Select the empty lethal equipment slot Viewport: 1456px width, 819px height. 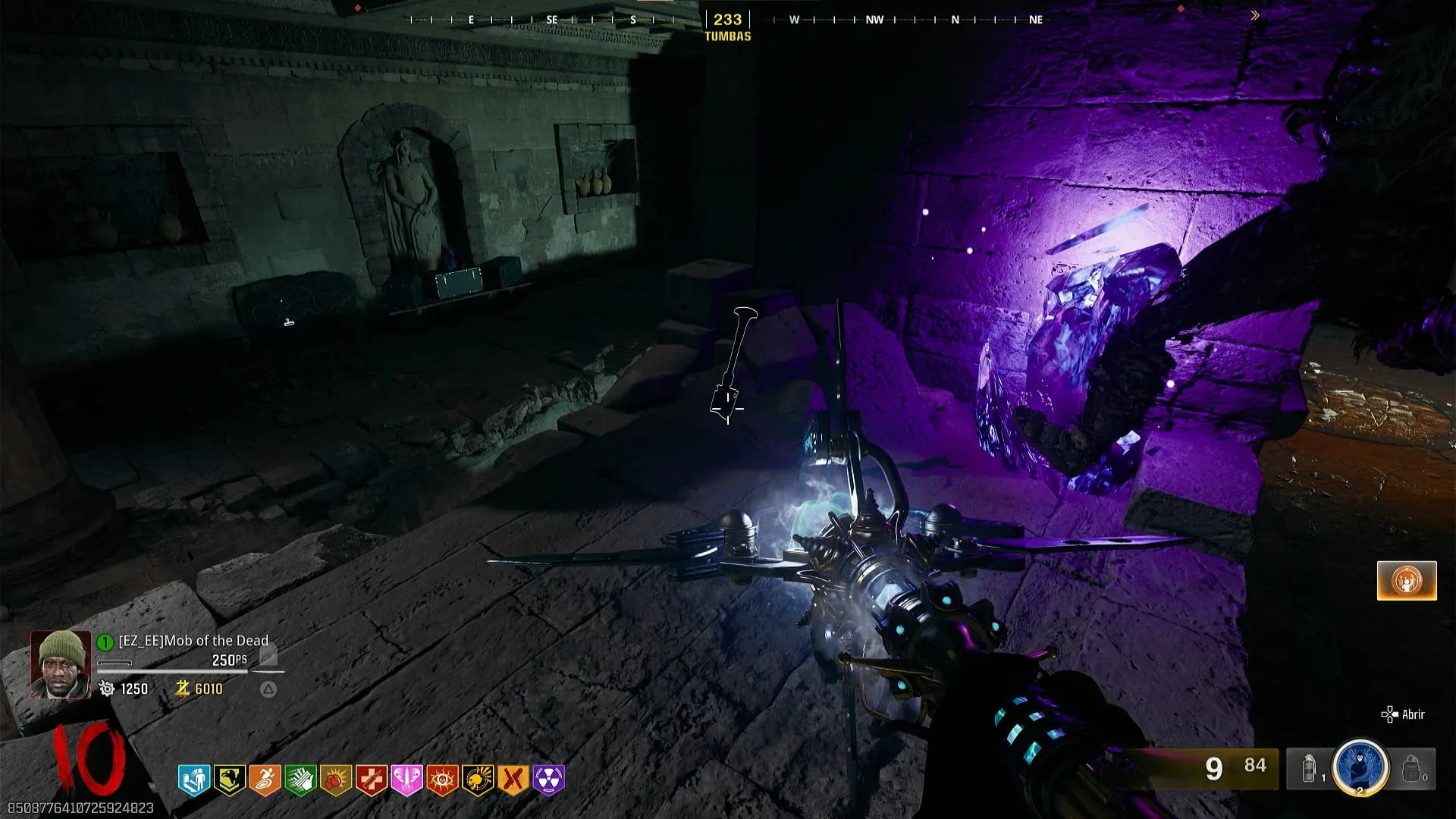coord(1411,768)
